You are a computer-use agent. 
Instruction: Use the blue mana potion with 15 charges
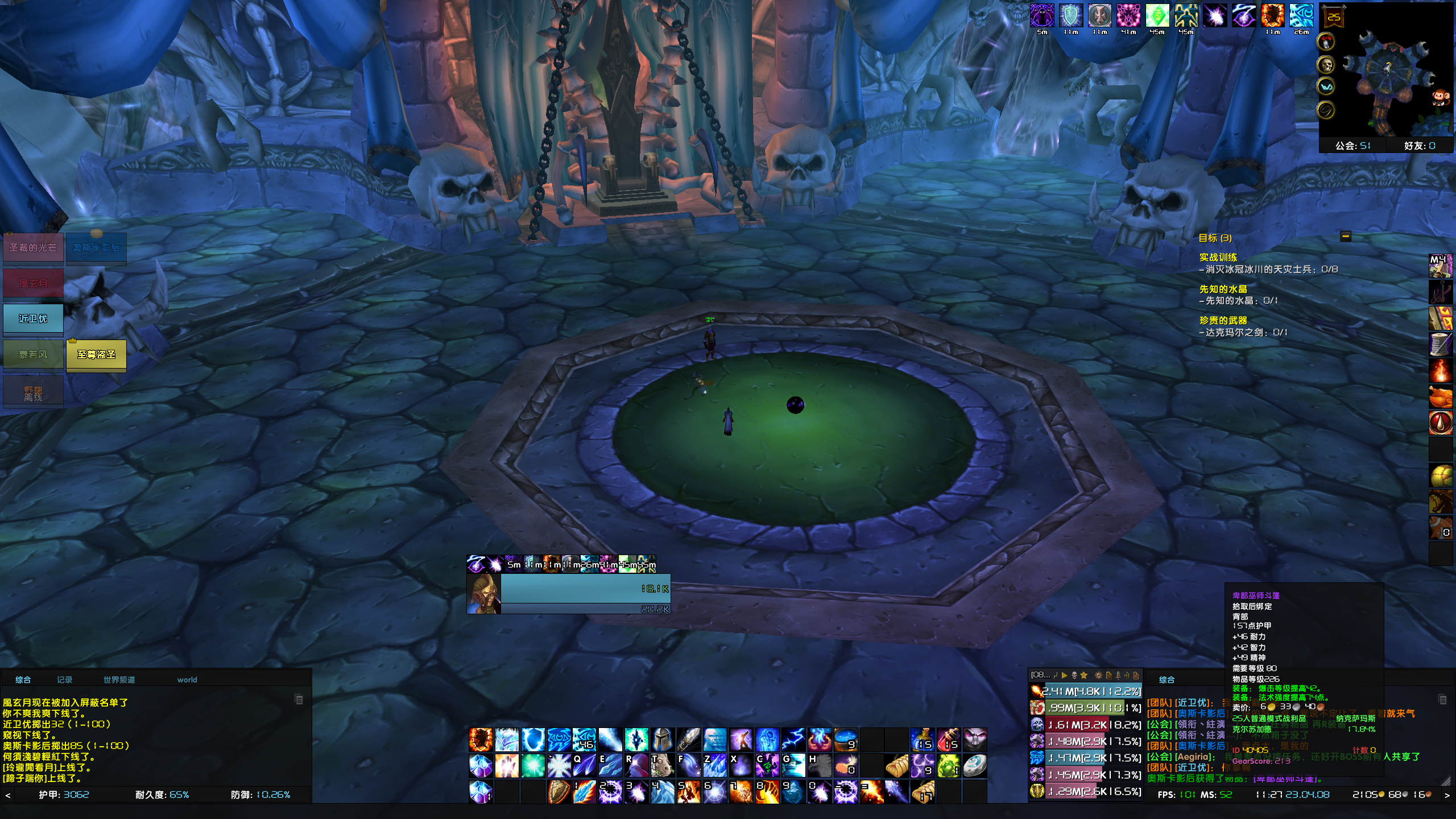click(922, 740)
